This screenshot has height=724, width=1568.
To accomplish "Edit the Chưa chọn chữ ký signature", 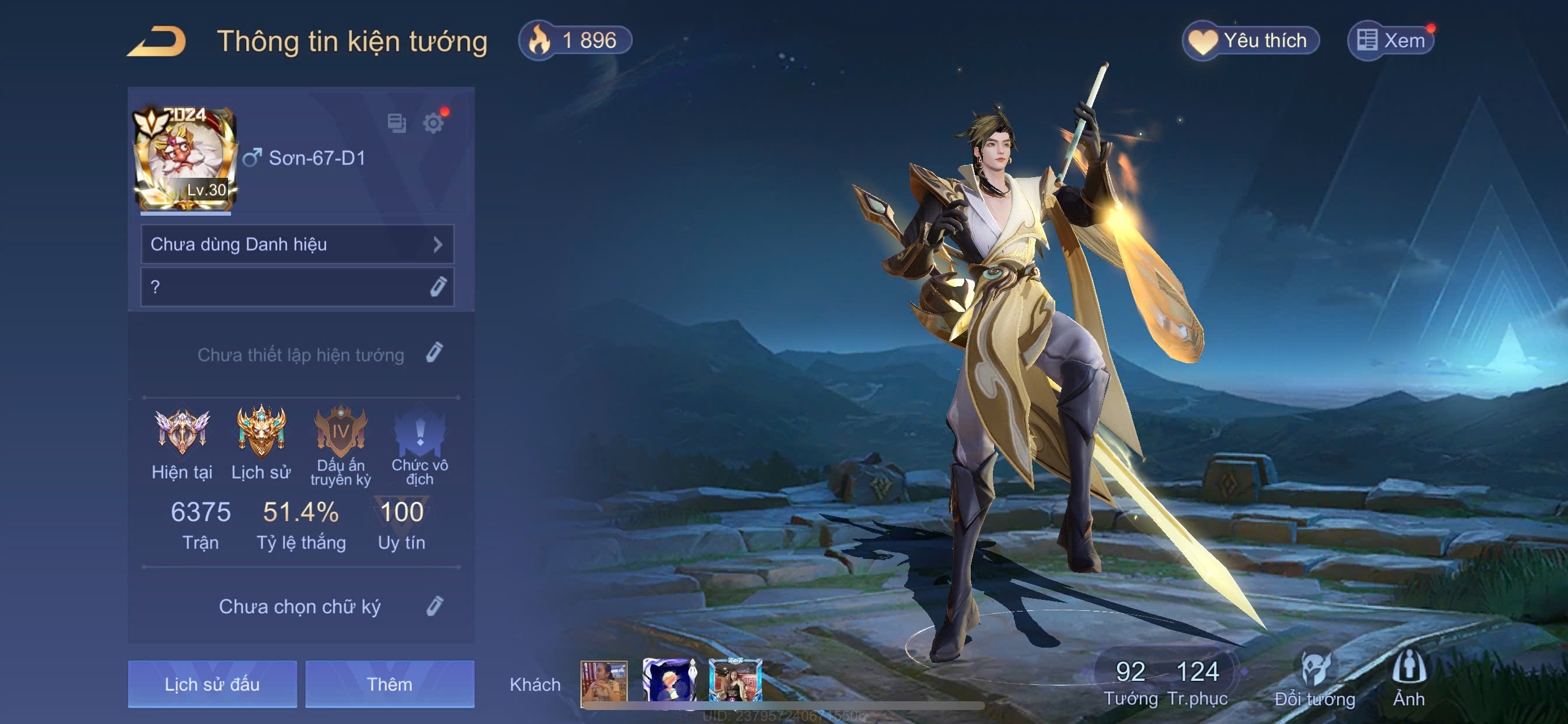I will [434, 606].
